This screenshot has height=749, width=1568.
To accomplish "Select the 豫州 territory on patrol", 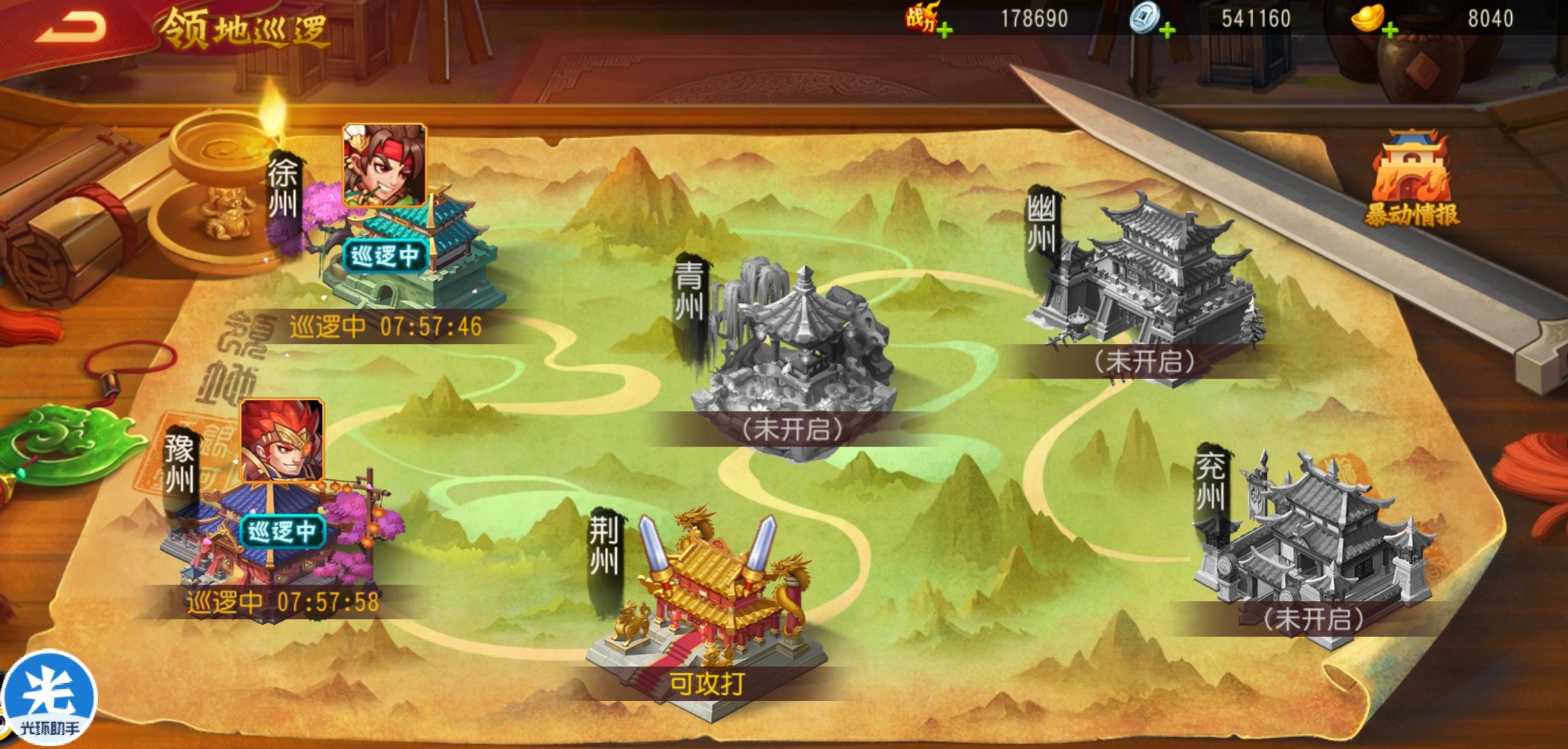I will click(278, 548).
